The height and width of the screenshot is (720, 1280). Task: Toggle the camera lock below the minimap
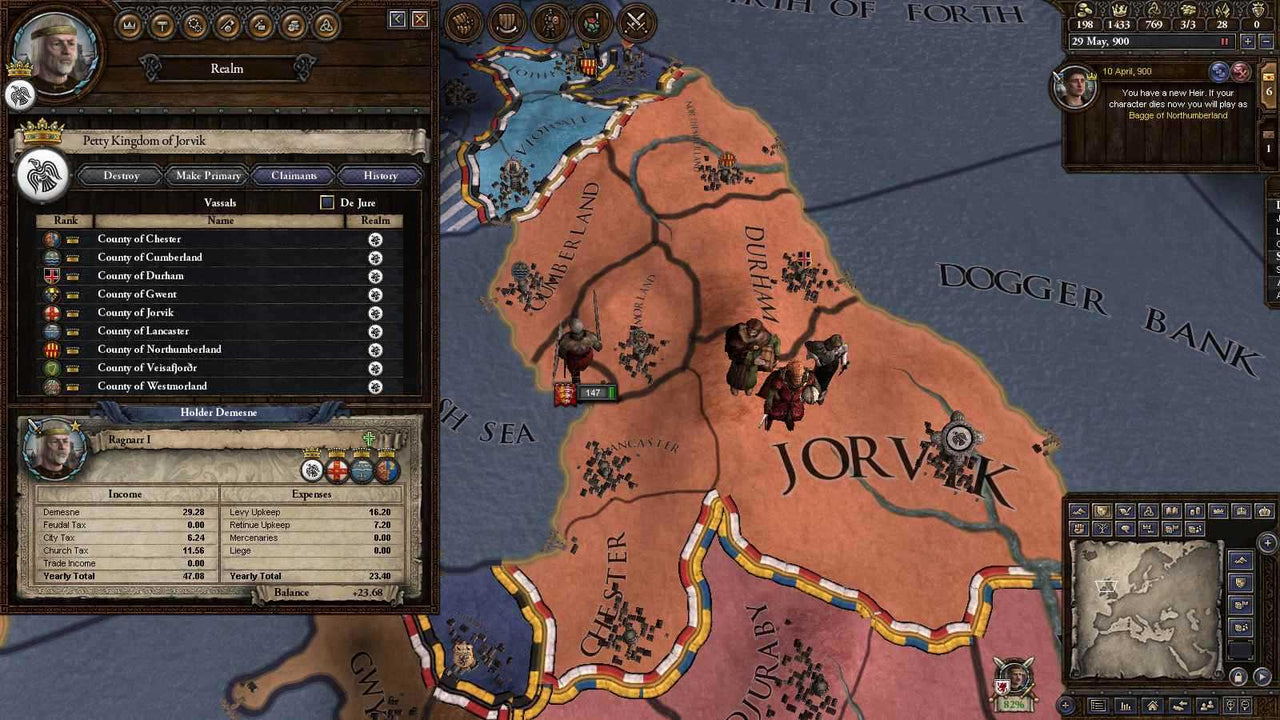pyautogui.click(x=1238, y=677)
